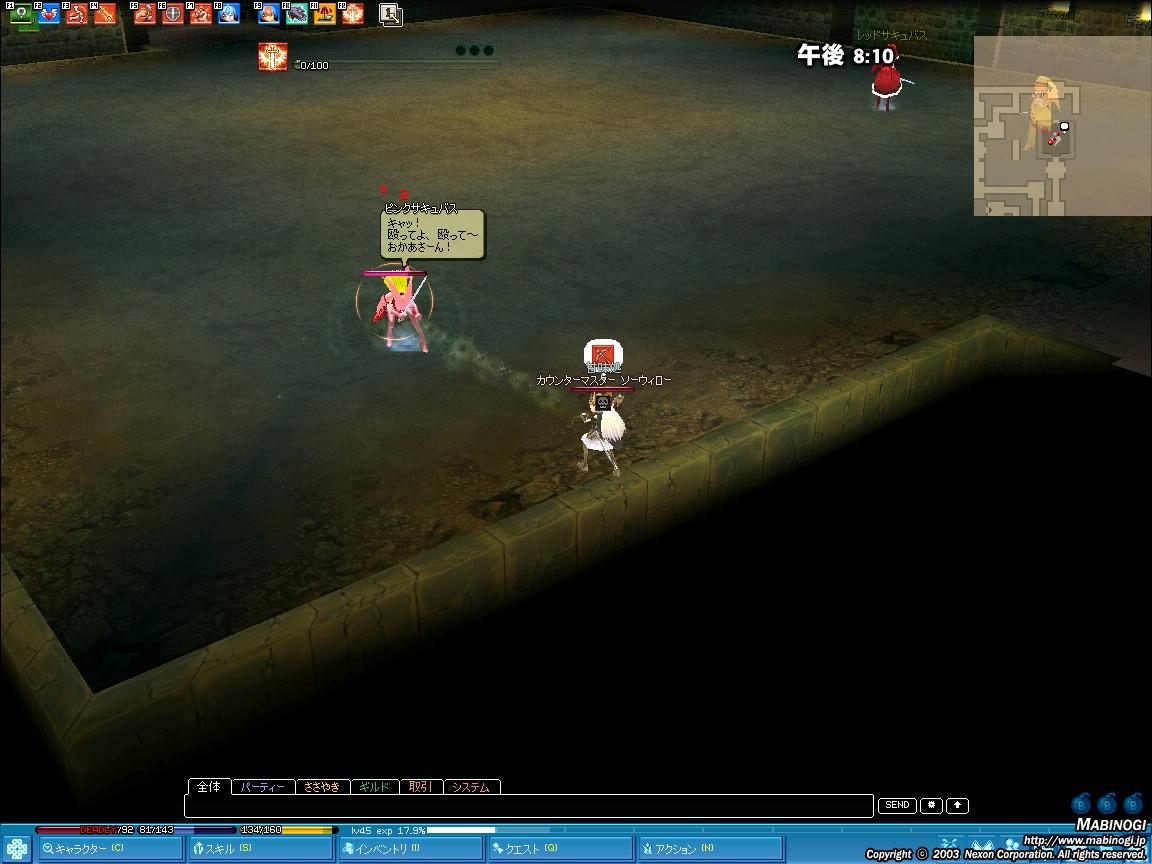
Task: Use the F11 beach umbrella rest skill
Action: [325, 15]
